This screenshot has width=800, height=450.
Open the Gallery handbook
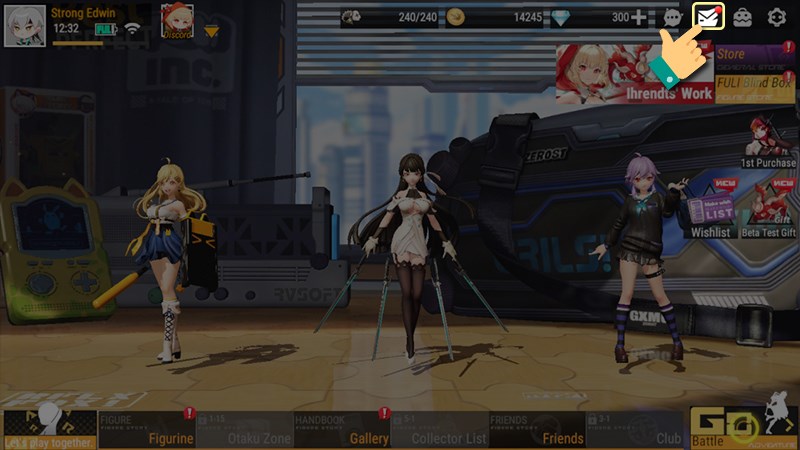(x=342, y=430)
